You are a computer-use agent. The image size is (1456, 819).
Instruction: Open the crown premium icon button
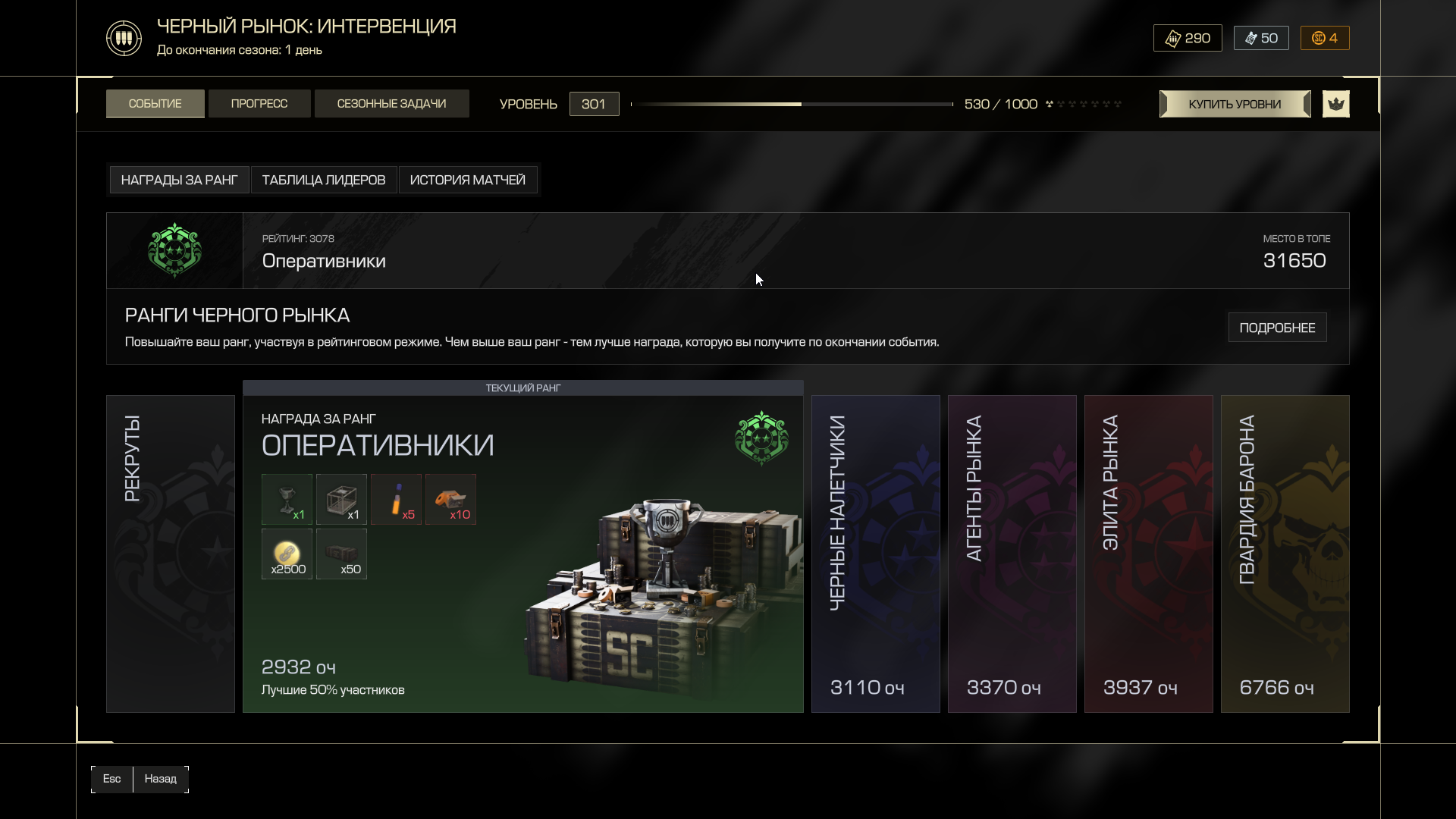1335,104
